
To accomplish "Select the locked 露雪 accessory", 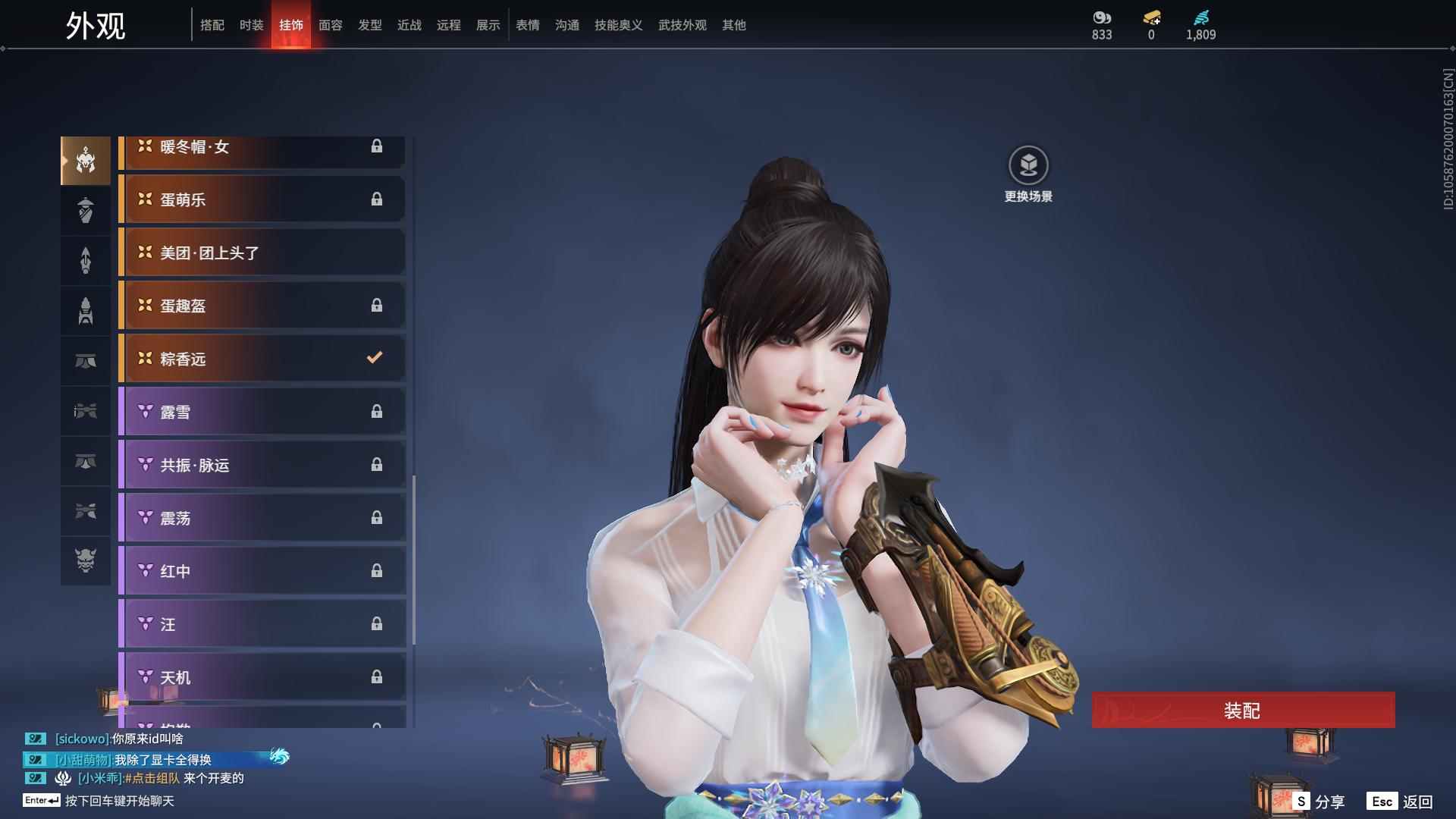I will pos(262,412).
